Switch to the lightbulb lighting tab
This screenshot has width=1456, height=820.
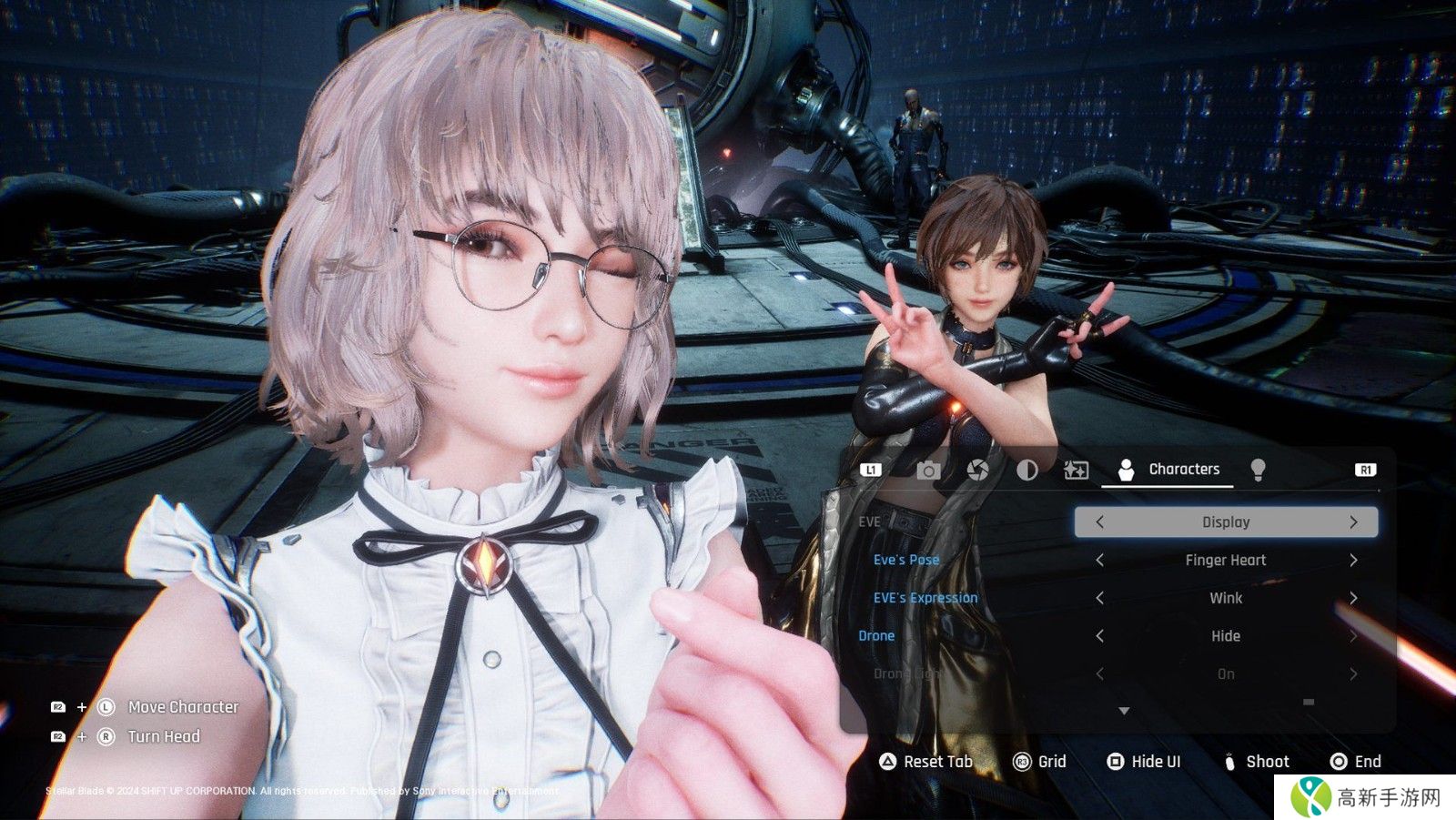click(x=1258, y=470)
